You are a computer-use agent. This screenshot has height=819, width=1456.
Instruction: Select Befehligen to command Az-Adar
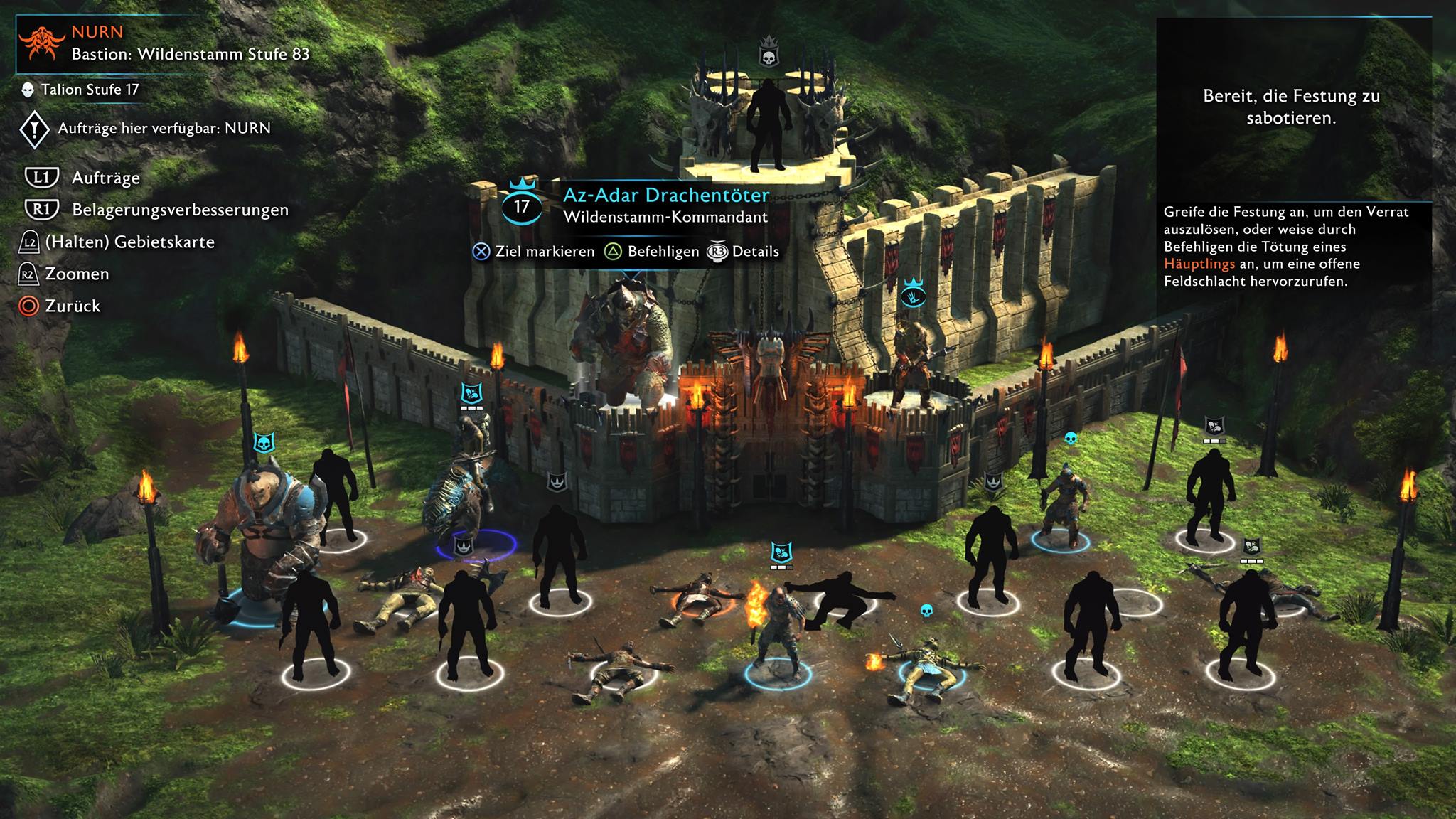point(663,252)
